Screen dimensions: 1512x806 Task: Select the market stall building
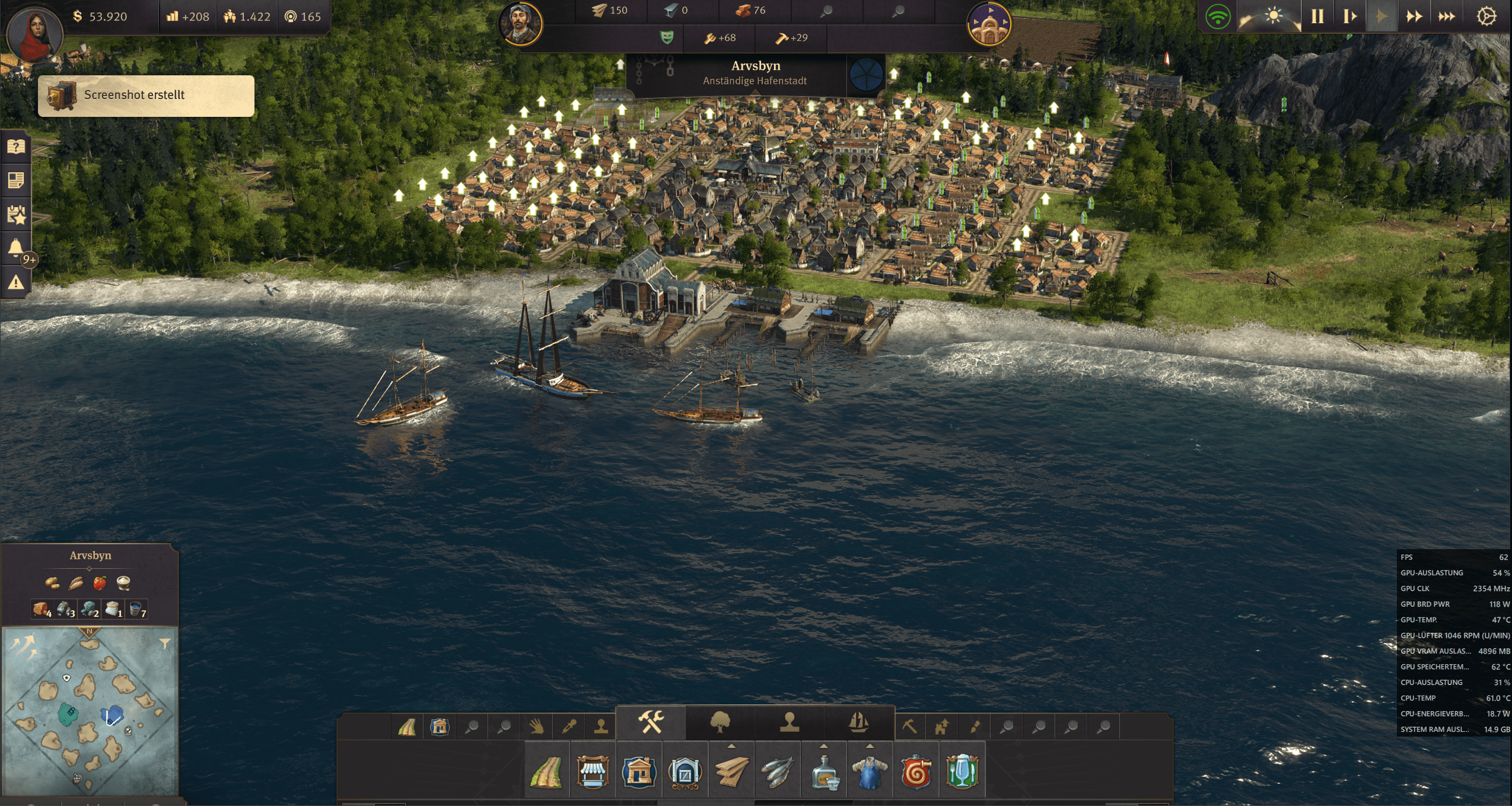tap(593, 772)
